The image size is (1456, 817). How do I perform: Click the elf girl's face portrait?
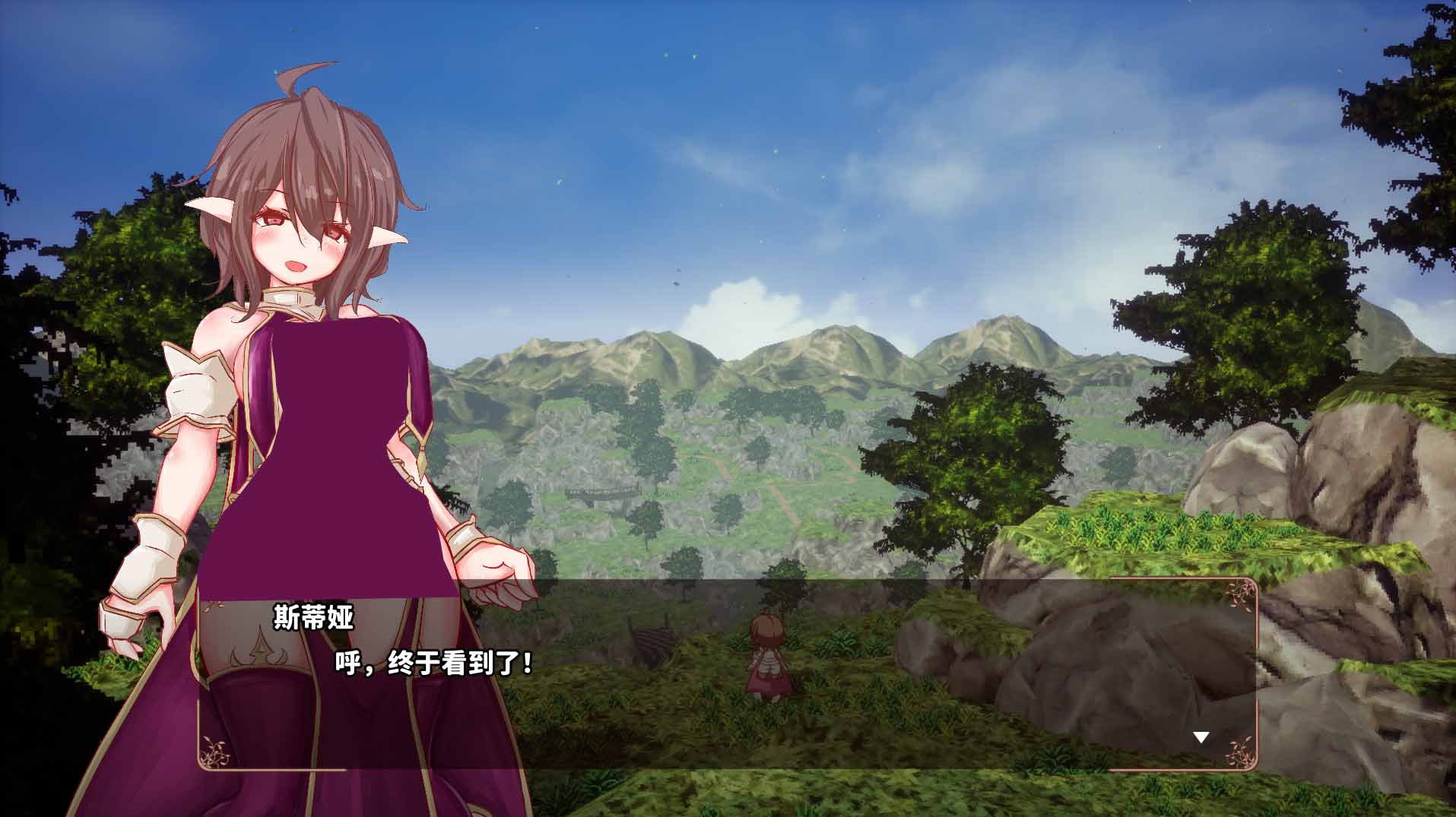click(297, 236)
